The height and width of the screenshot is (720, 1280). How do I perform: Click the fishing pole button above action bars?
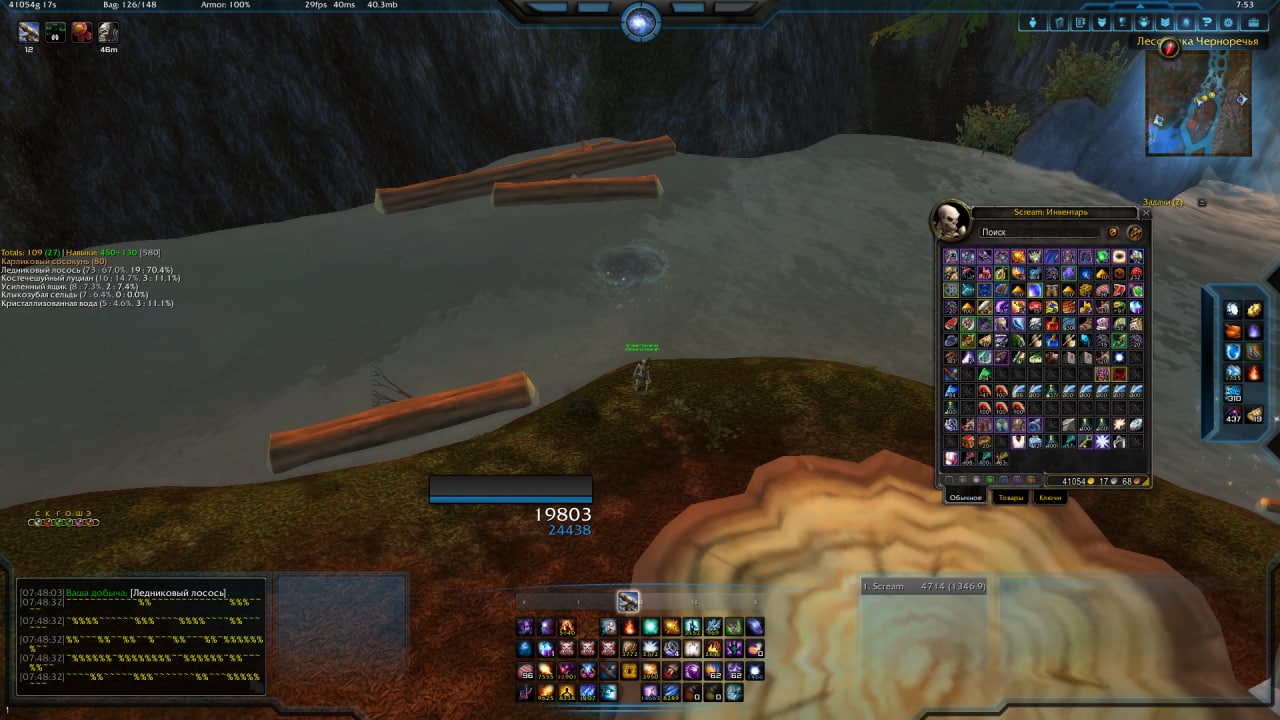tap(628, 601)
